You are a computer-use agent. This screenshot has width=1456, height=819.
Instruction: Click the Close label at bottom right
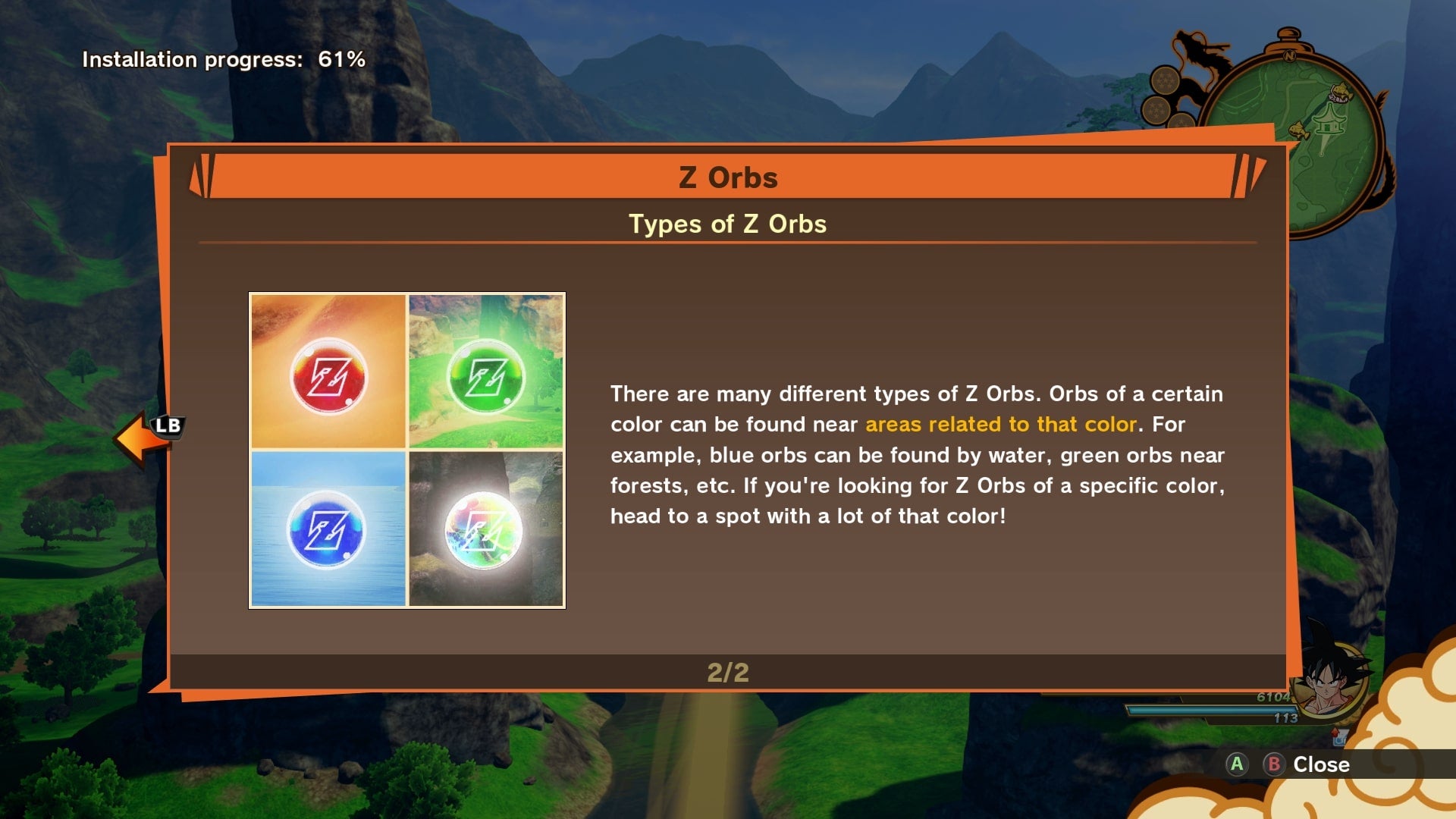pyautogui.click(x=1322, y=764)
